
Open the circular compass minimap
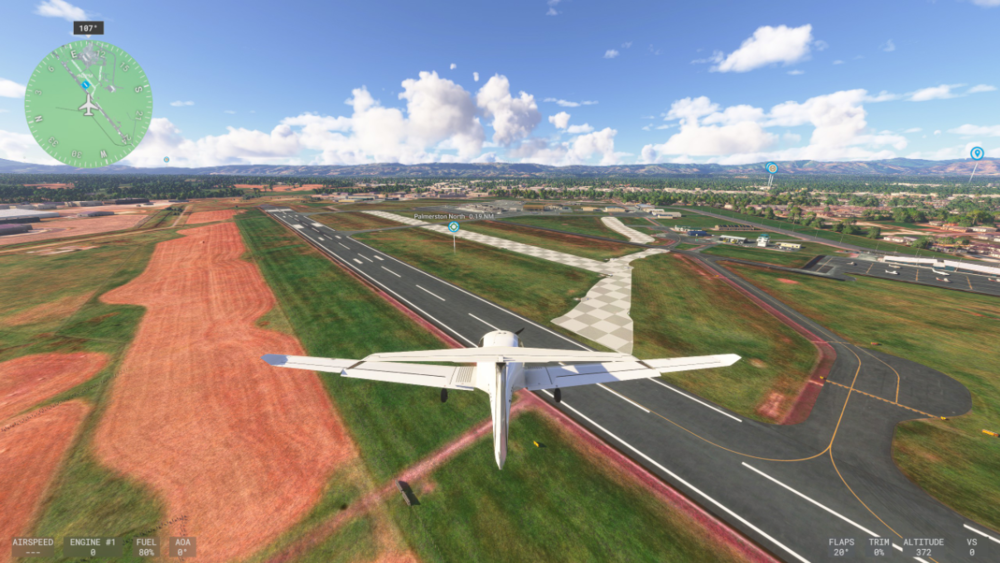click(x=88, y=104)
